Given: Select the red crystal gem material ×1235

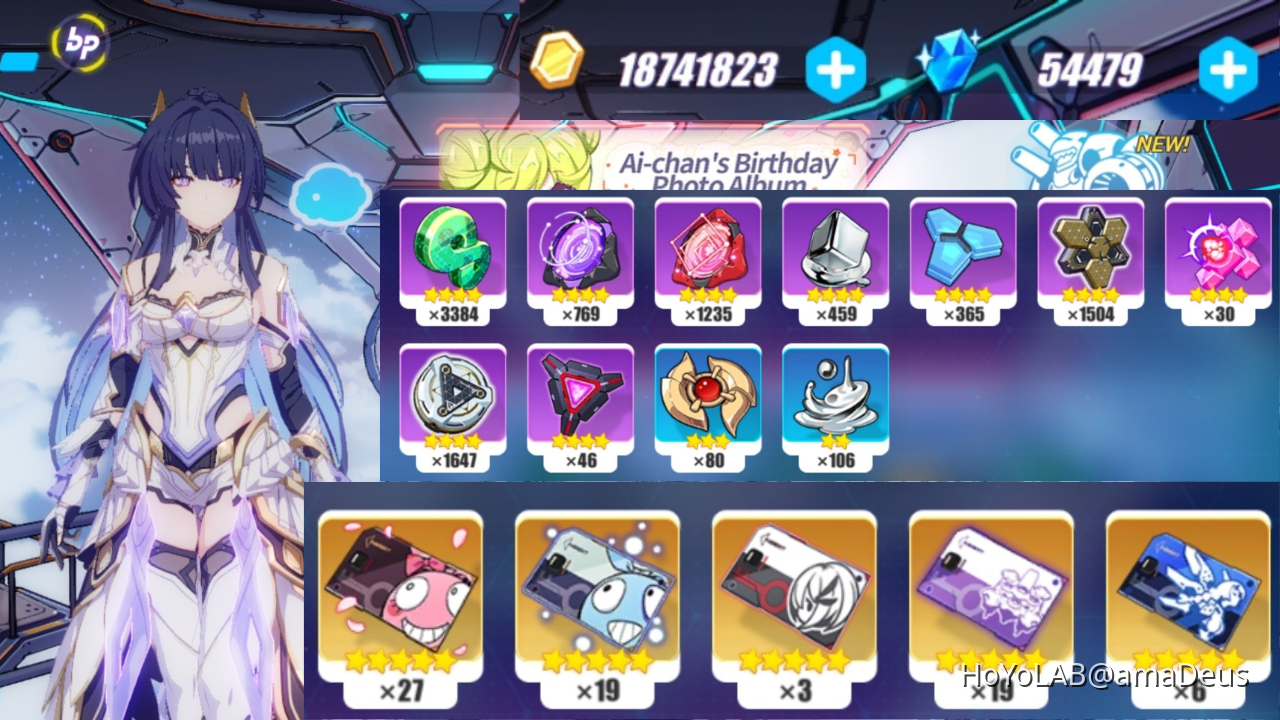Looking at the screenshot, I should (x=709, y=255).
